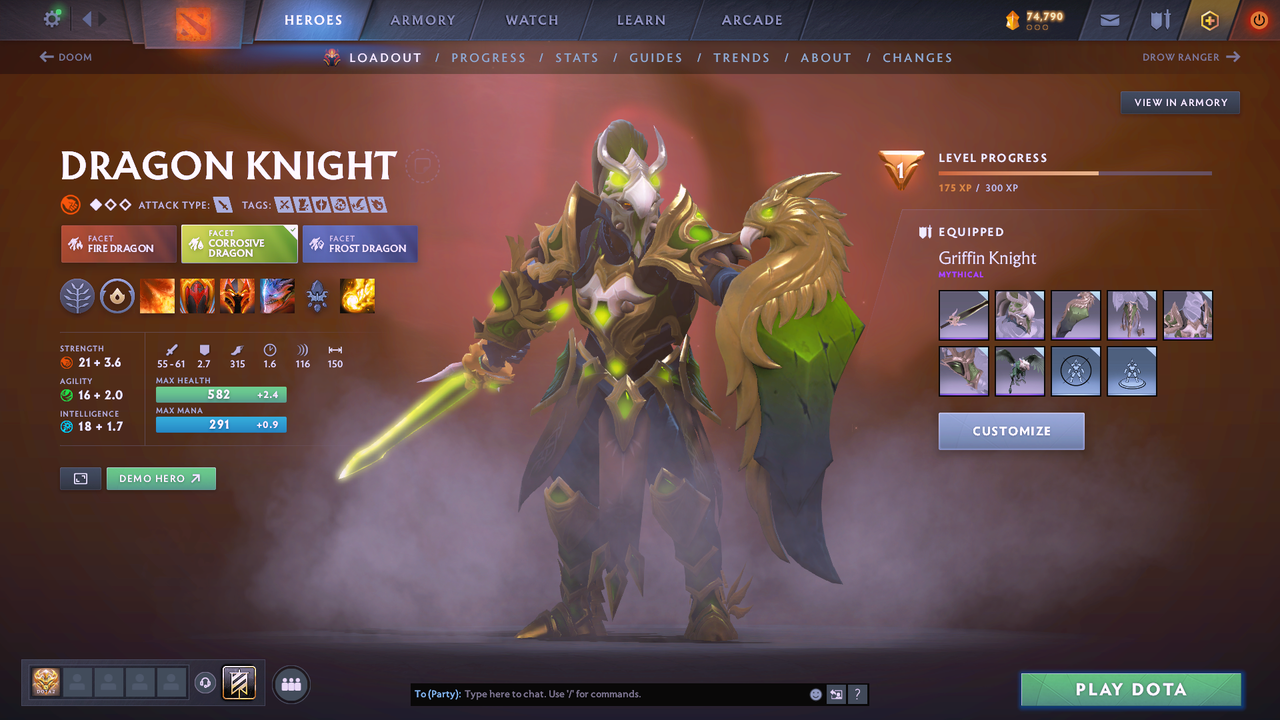Open the GUIDES tab
The width and height of the screenshot is (1280, 720).
656,57
